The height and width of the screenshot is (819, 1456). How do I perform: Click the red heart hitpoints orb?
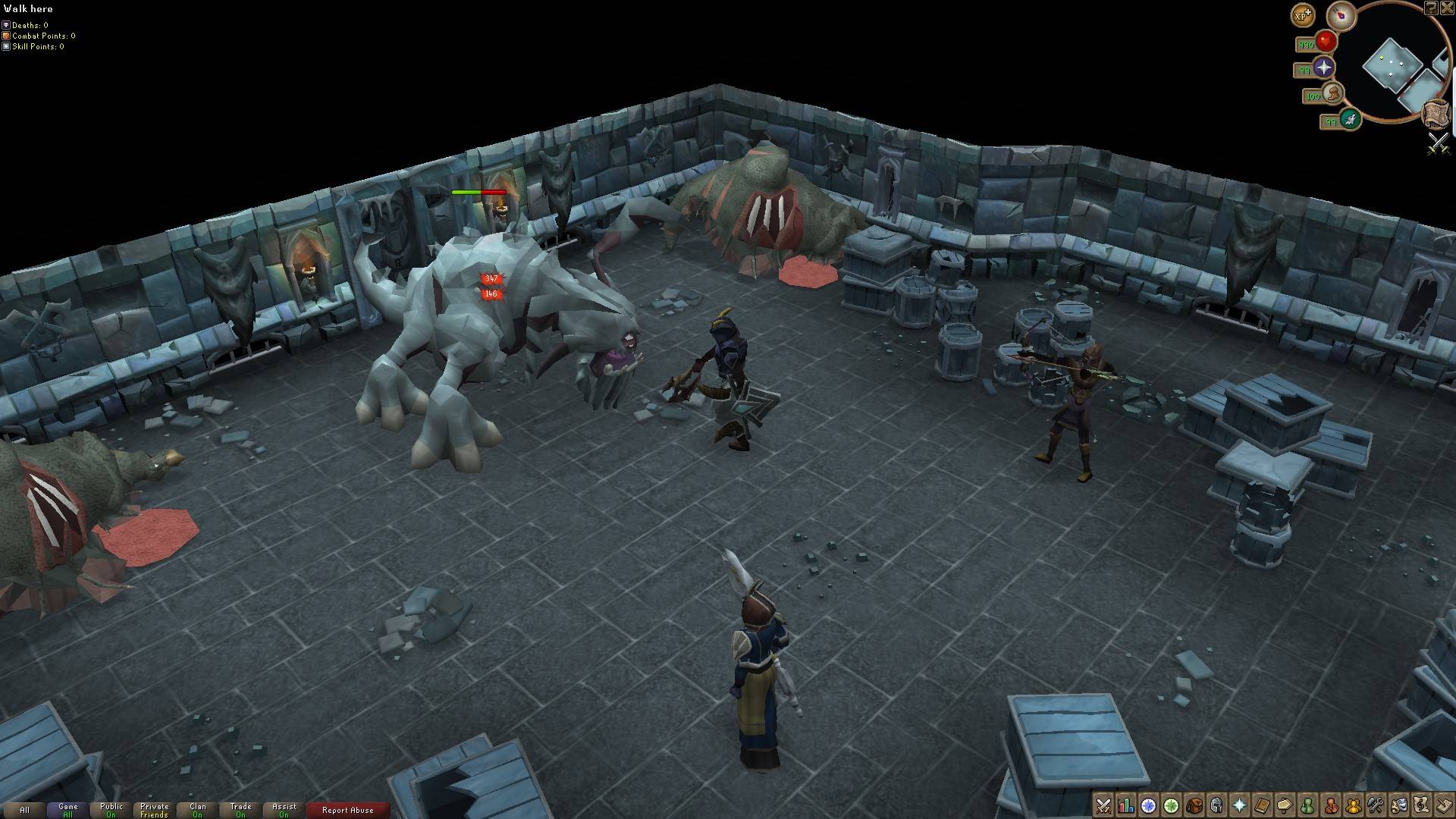point(1326,41)
